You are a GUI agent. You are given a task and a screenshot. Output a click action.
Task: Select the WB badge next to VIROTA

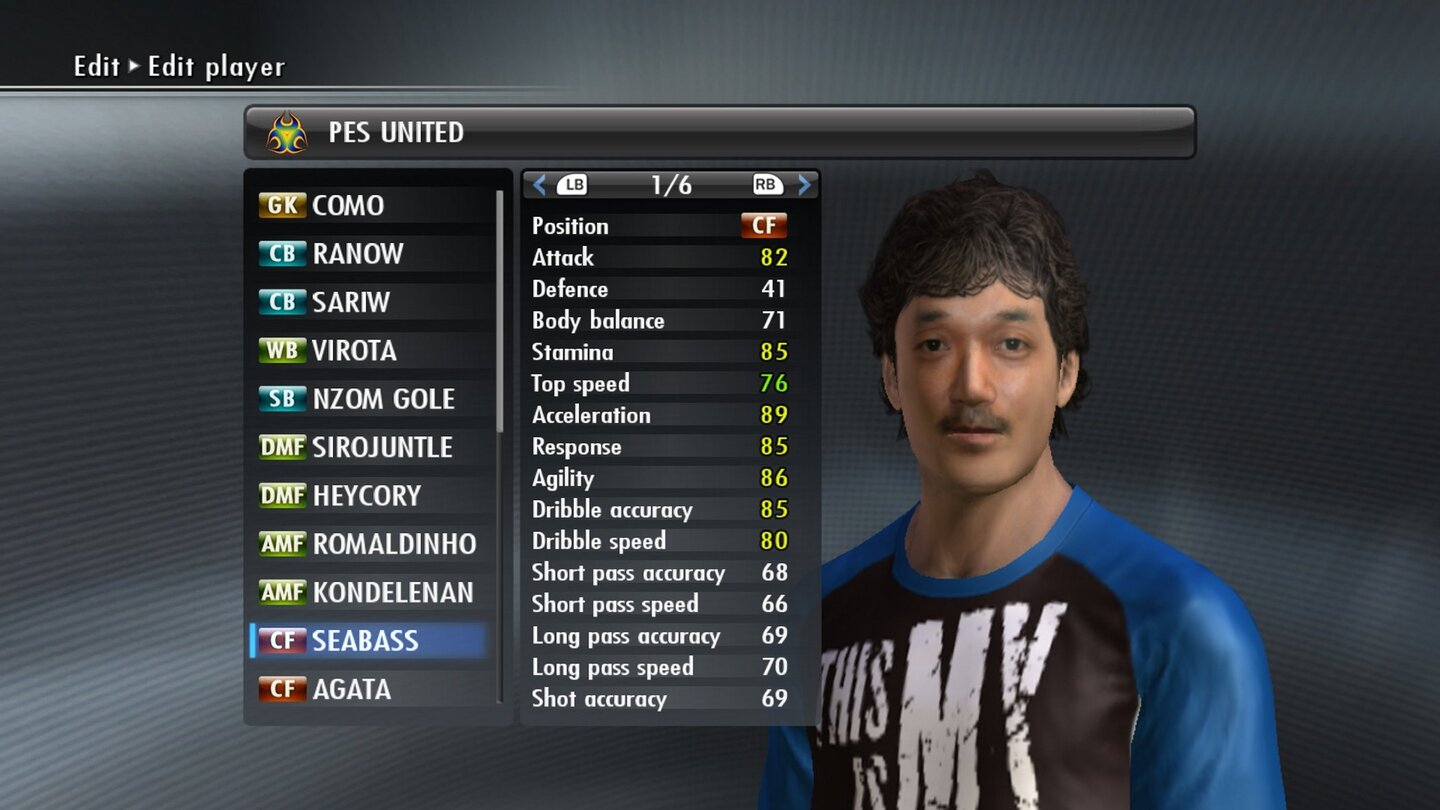pos(281,351)
